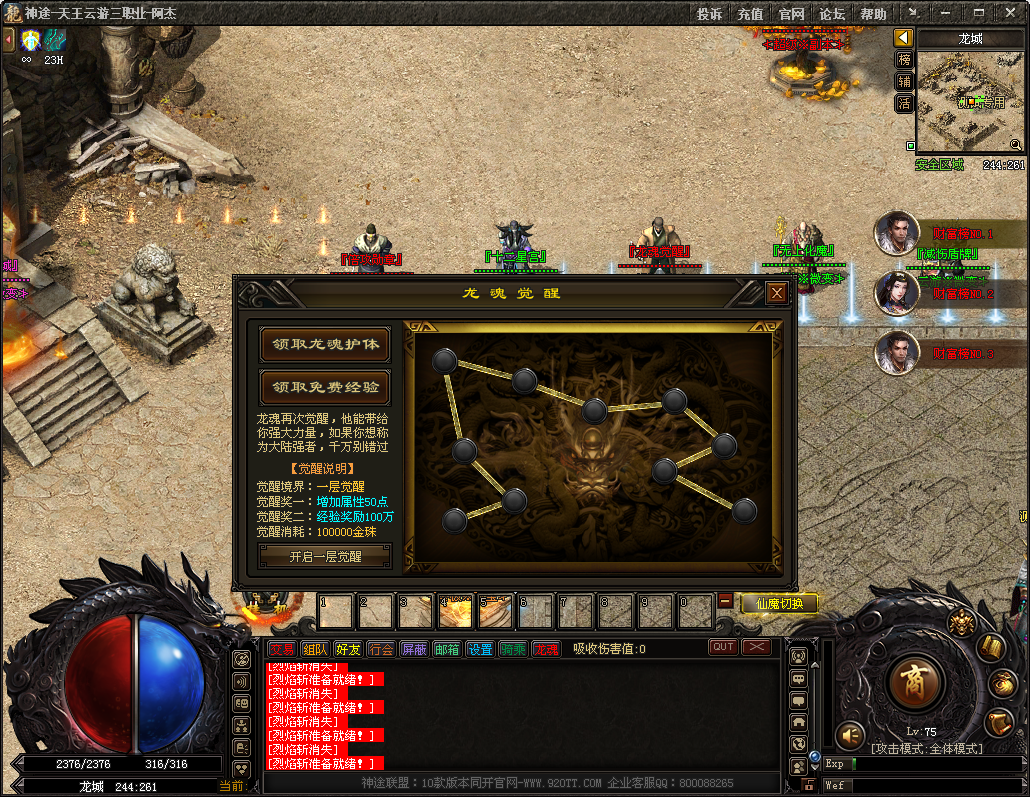Open the 邮箱 mailbox
1030x797 pixels.
tap(447, 649)
